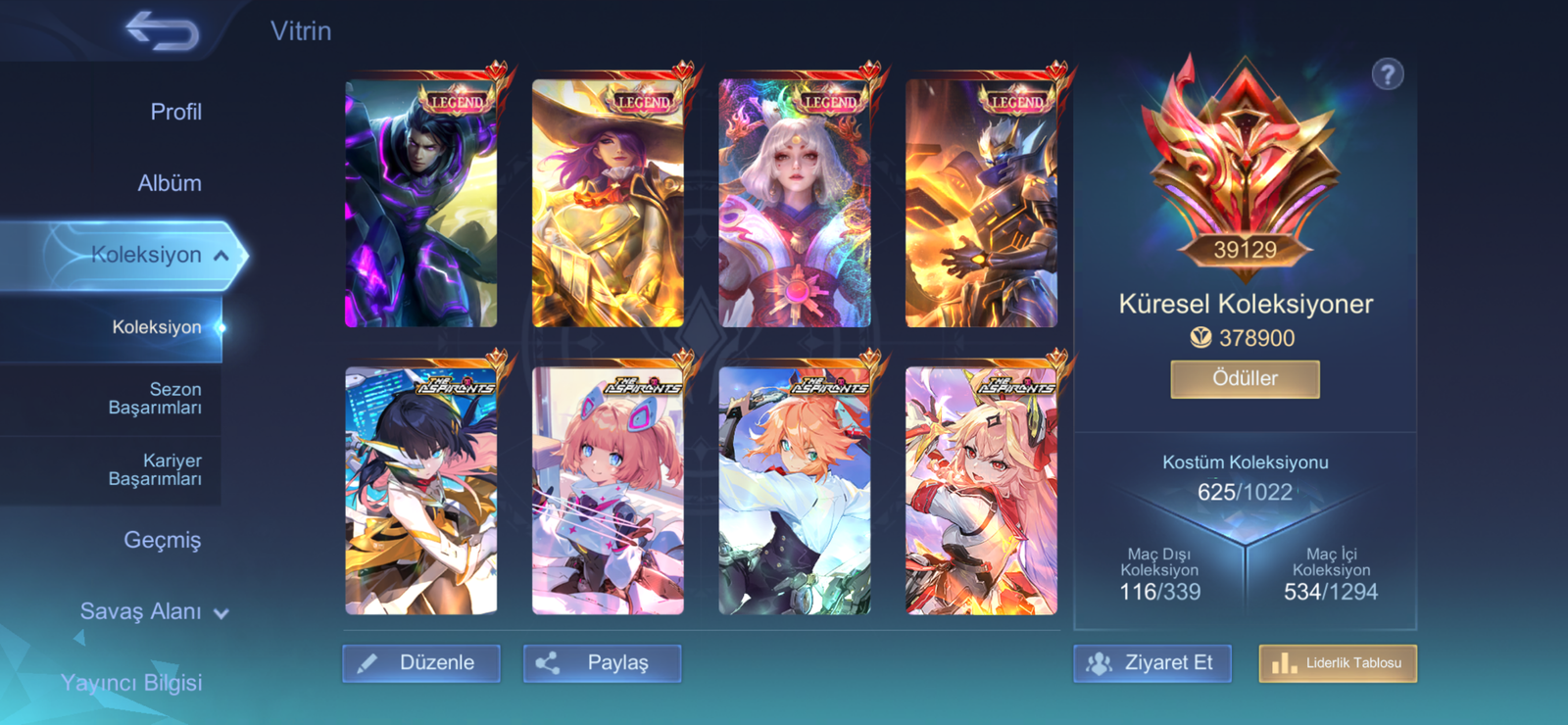This screenshot has height=725, width=1568.
Task: Select the Koleksiyon sub-tab
Action: (x=156, y=327)
